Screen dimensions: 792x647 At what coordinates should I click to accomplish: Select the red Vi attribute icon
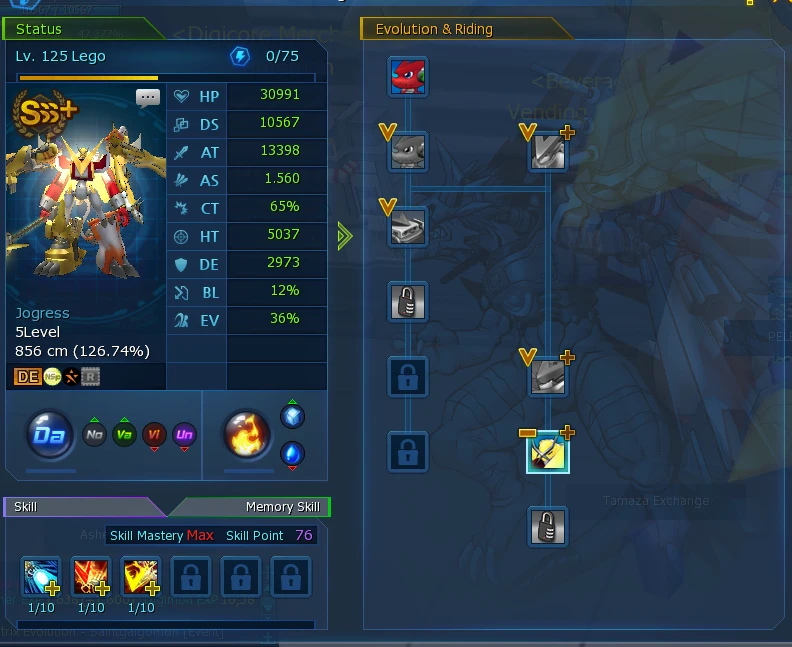pos(154,436)
